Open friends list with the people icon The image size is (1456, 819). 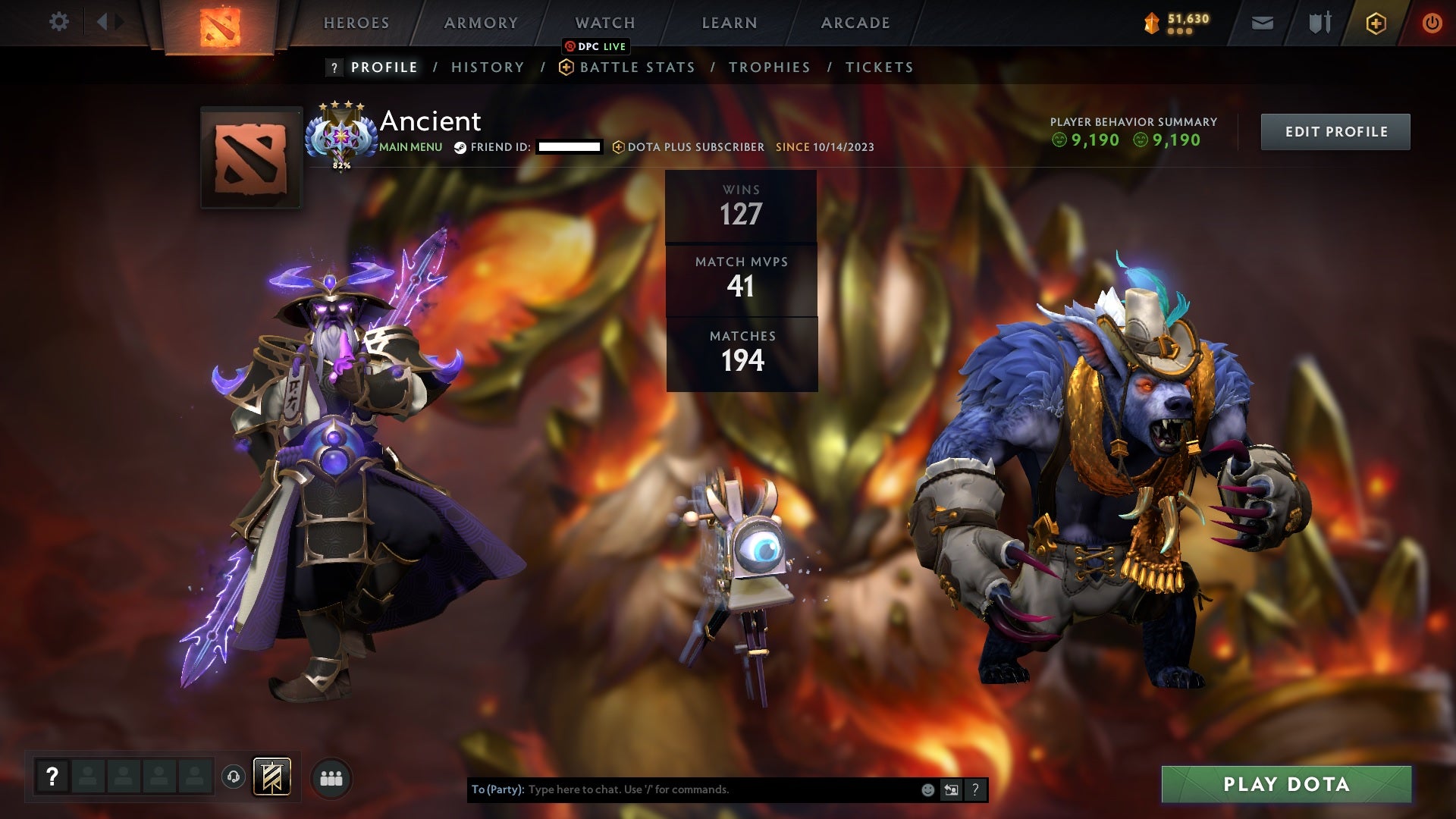pos(331,777)
